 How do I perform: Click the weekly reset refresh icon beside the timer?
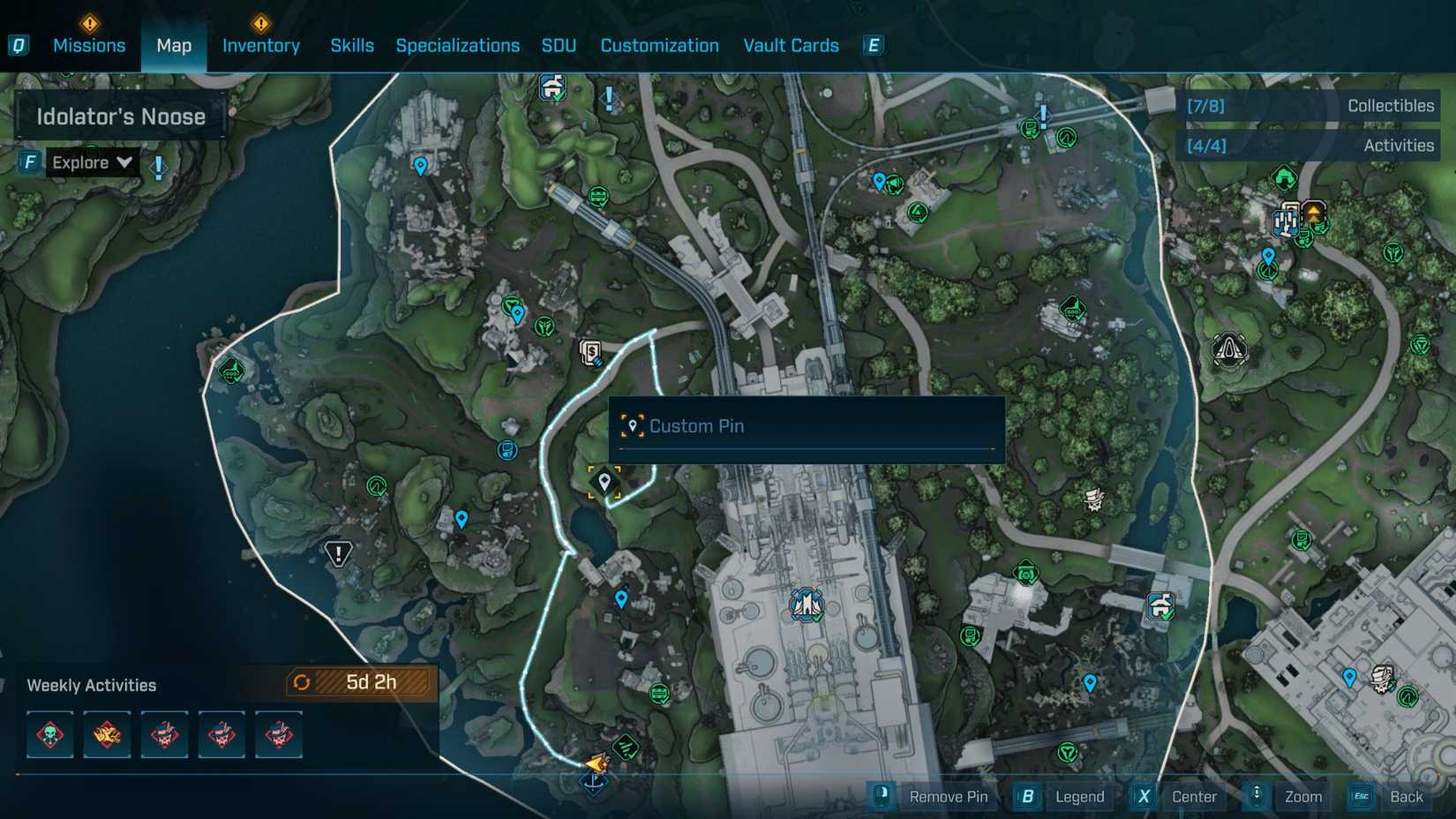click(x=301, y=681)
